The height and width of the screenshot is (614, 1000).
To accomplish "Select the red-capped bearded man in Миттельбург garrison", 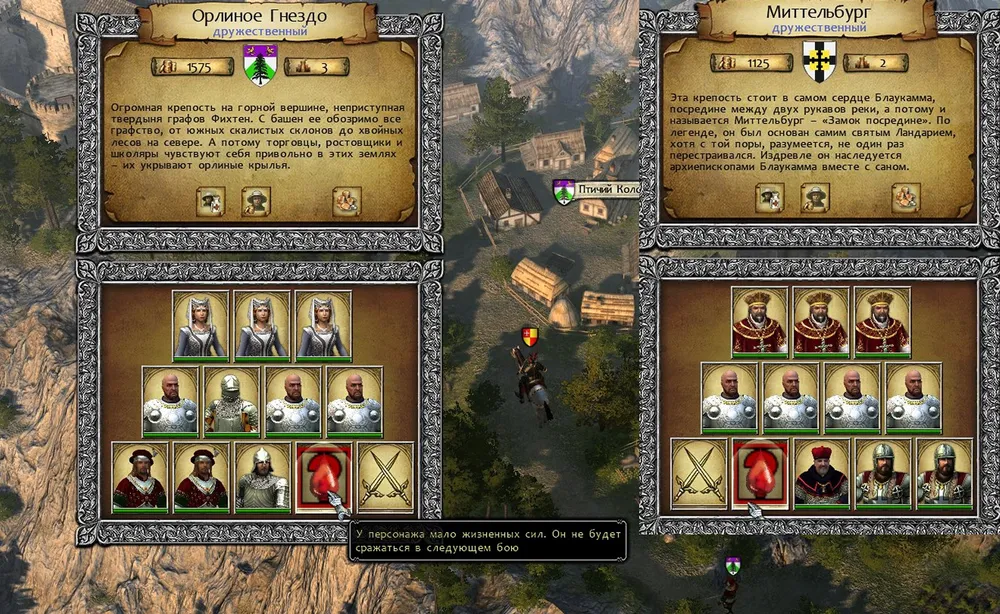I will 822,473.
